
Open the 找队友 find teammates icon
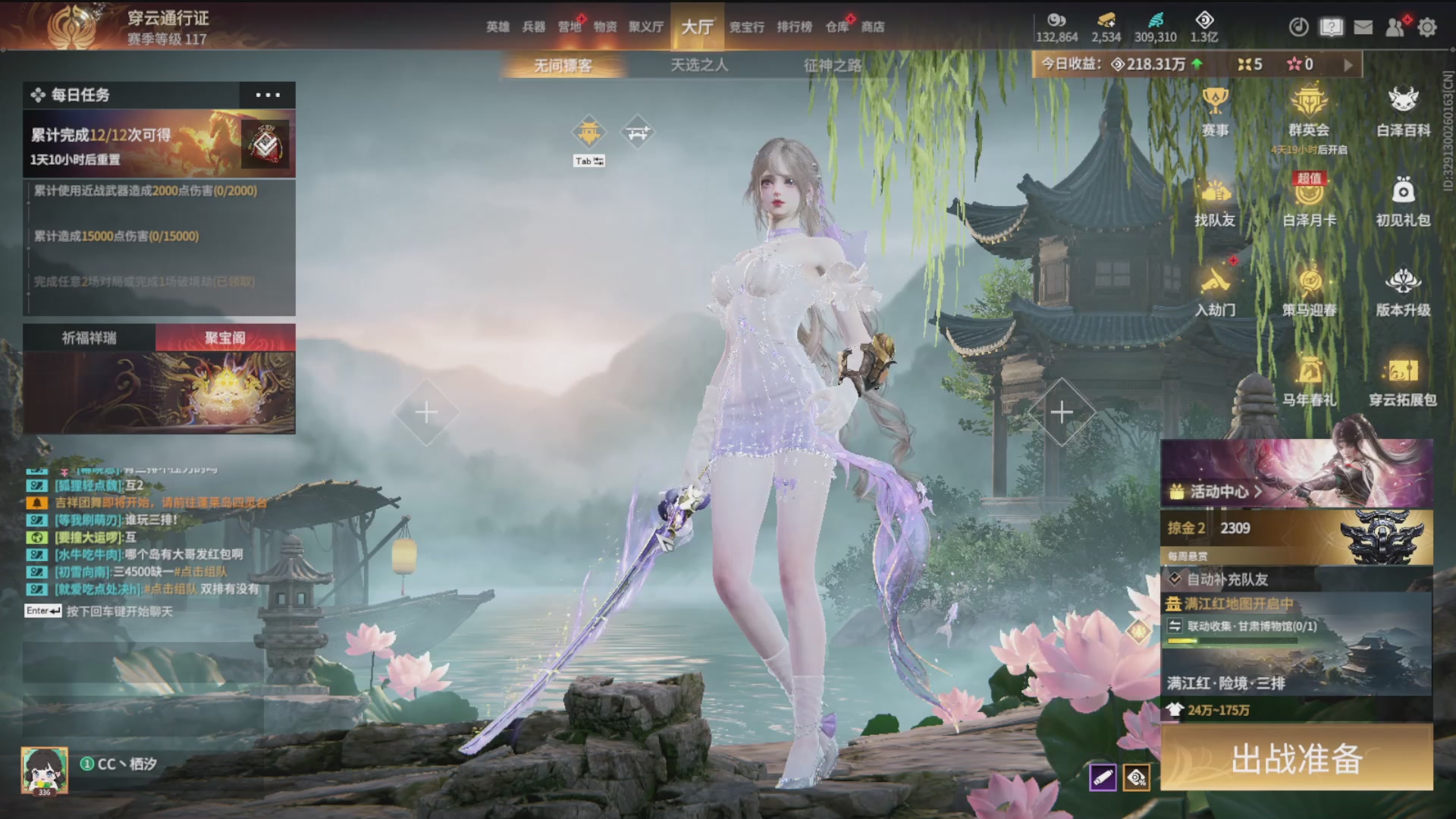point(1215,202)
